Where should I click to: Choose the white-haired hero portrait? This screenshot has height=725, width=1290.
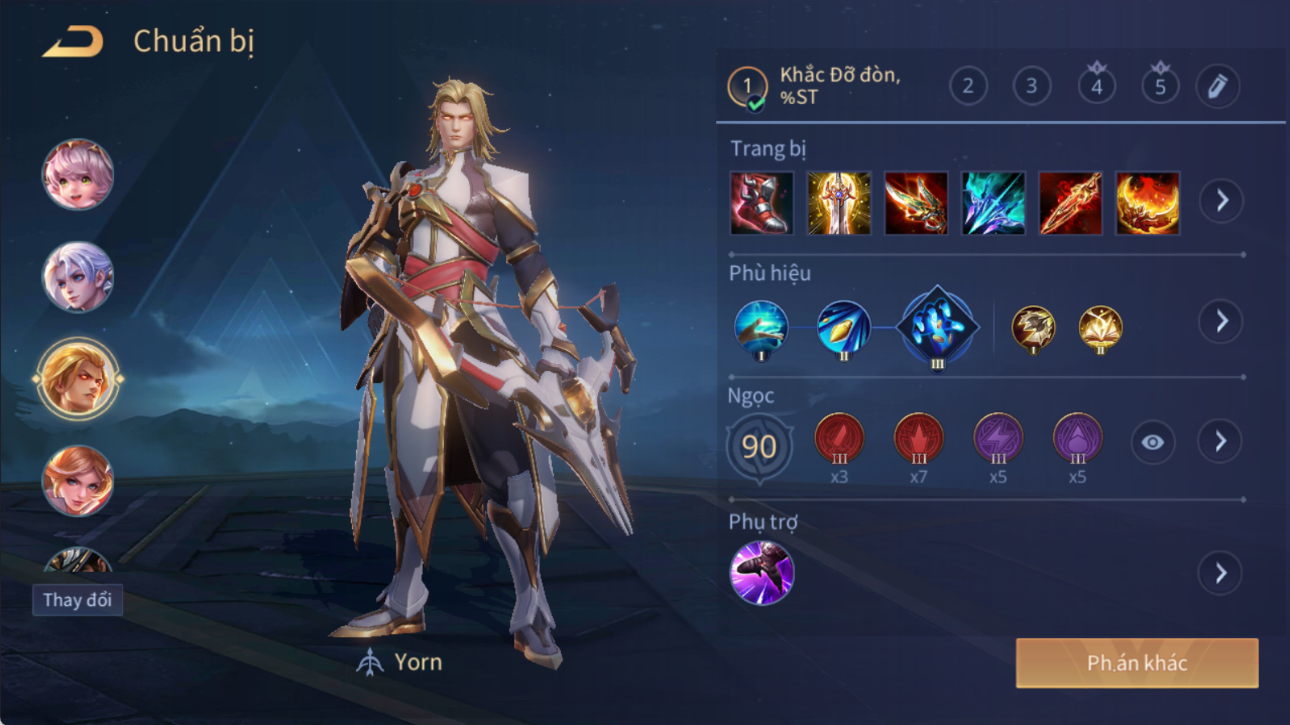coord(77,277)
